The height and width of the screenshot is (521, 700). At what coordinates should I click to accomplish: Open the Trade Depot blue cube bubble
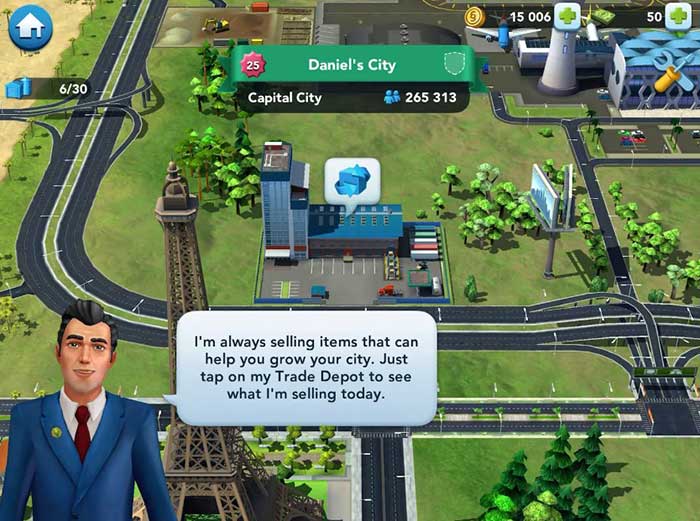tap(352, 182)
